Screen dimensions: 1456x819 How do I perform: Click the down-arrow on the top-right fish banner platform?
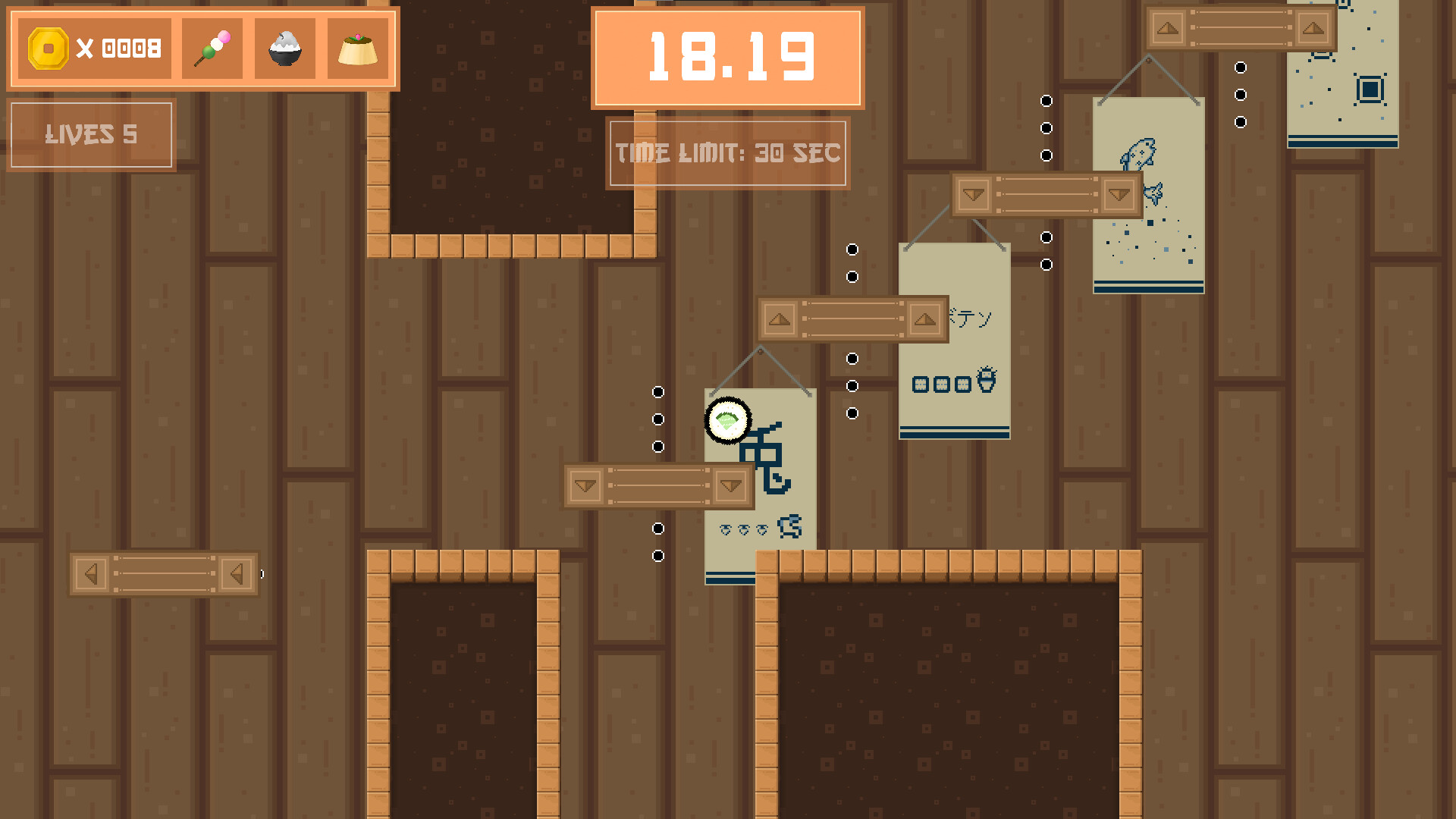click(974, 195)
